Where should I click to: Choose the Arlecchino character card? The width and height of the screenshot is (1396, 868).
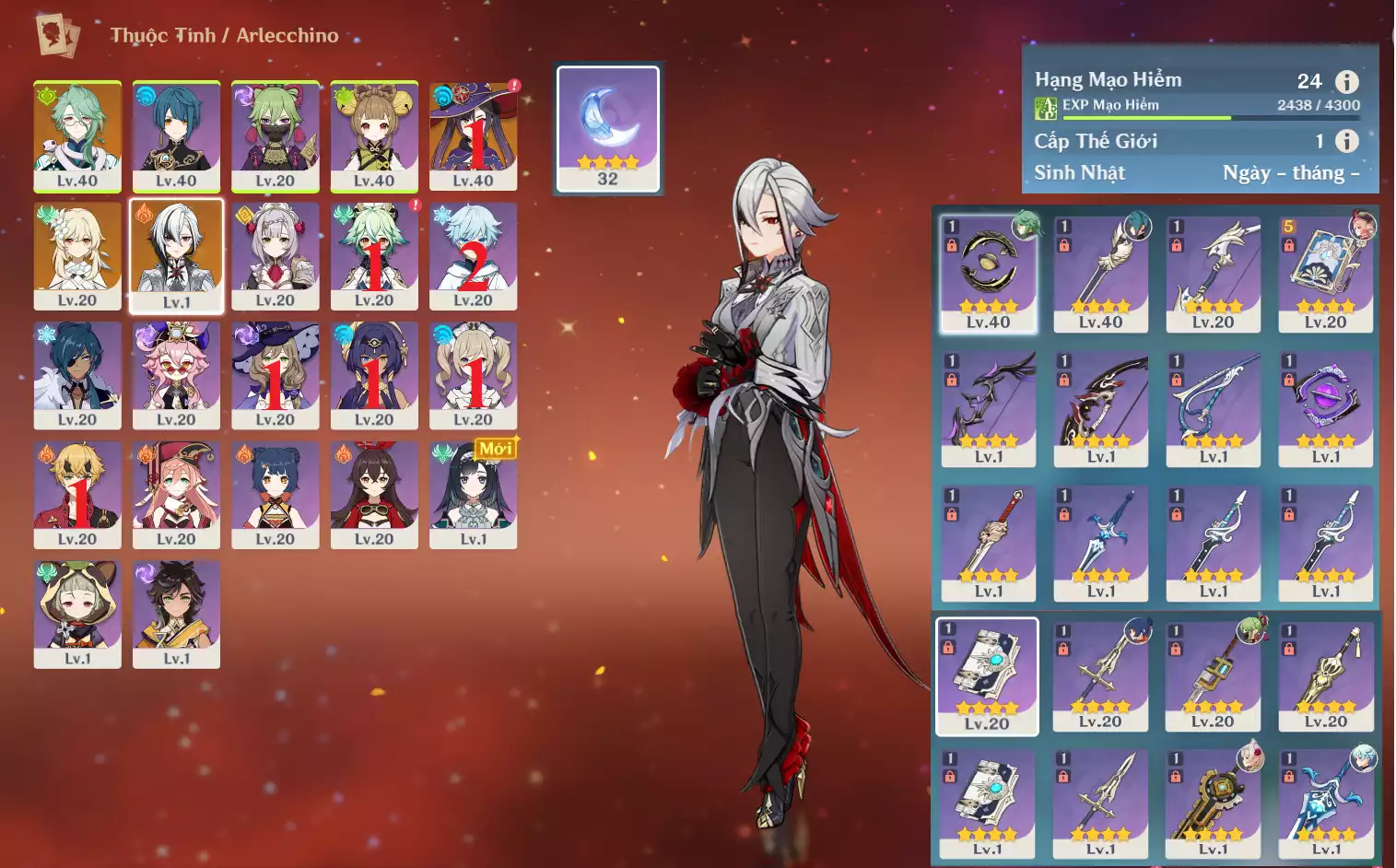tap(176, 256)
